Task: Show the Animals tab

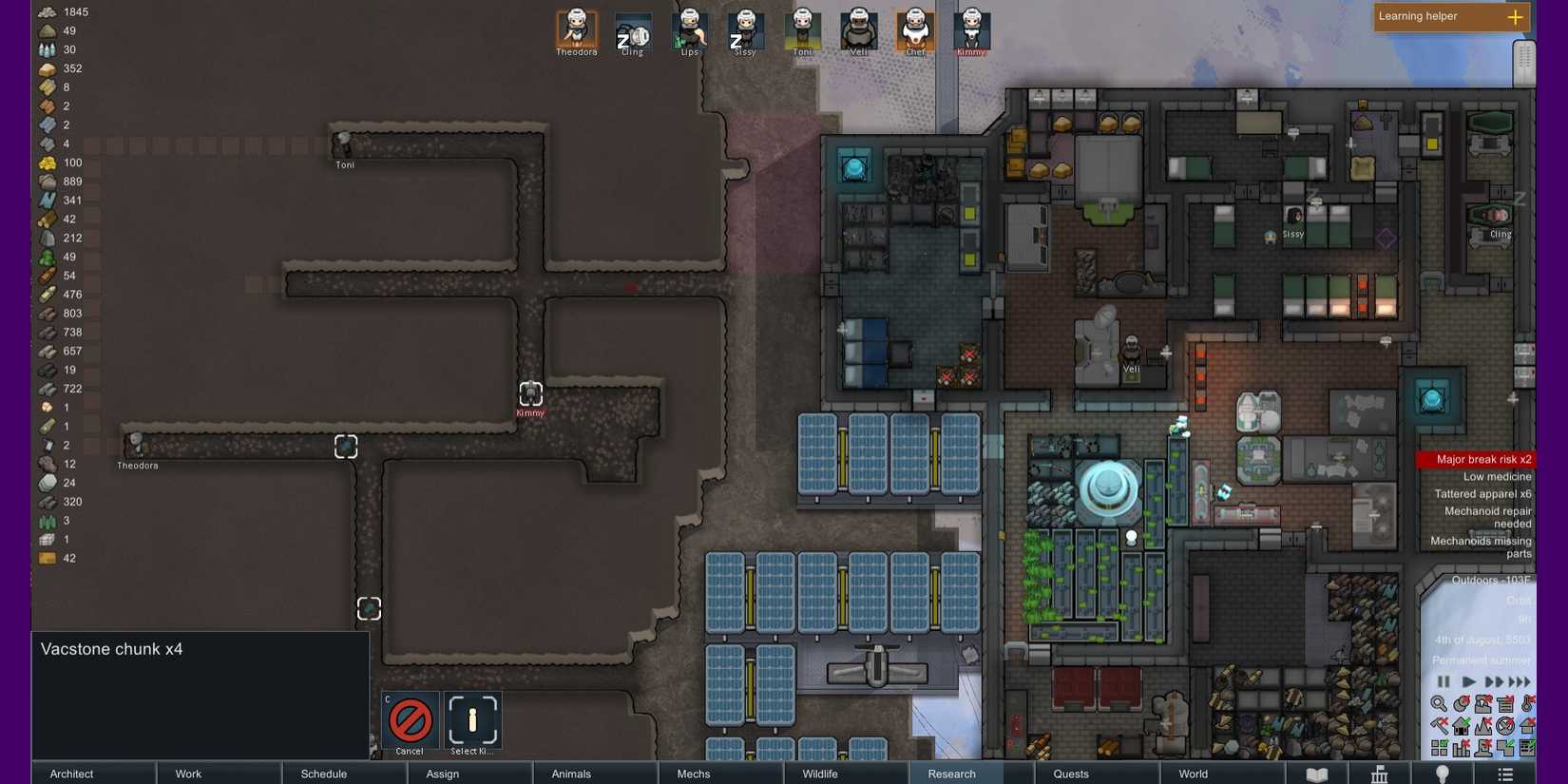Action: click(x=571, y=774)
